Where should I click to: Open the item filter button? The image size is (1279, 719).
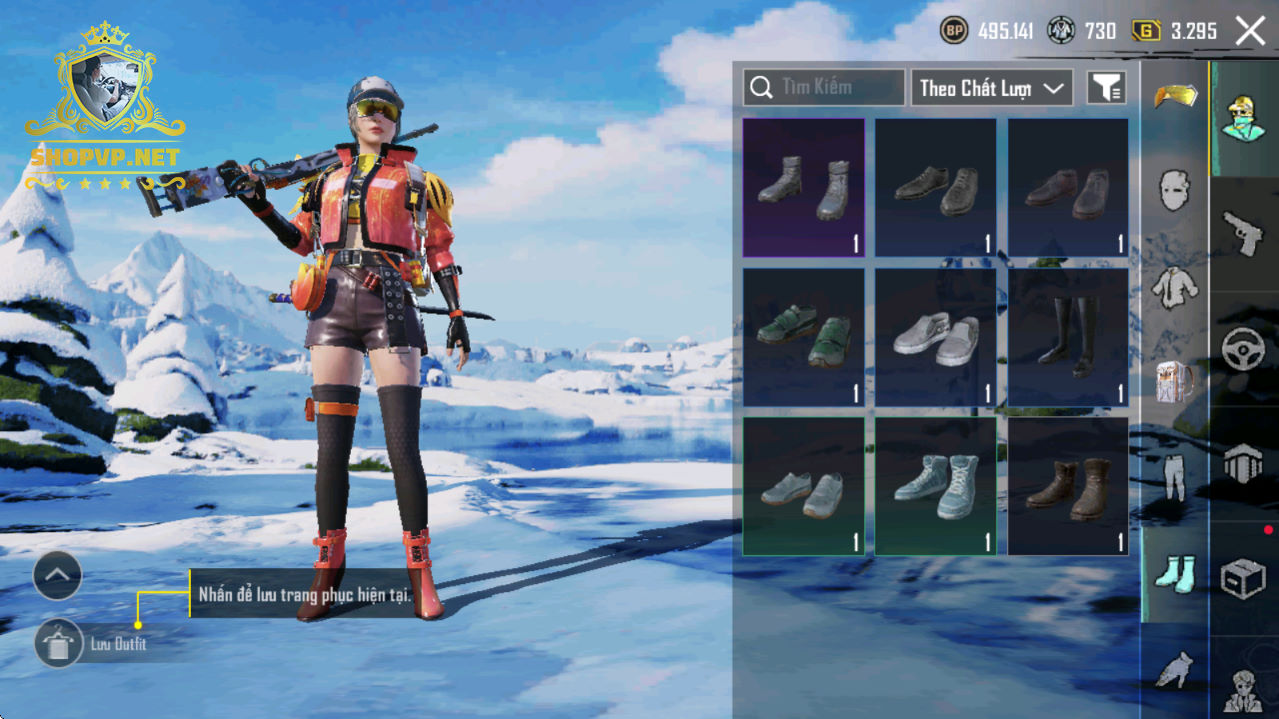[1106, 88]
